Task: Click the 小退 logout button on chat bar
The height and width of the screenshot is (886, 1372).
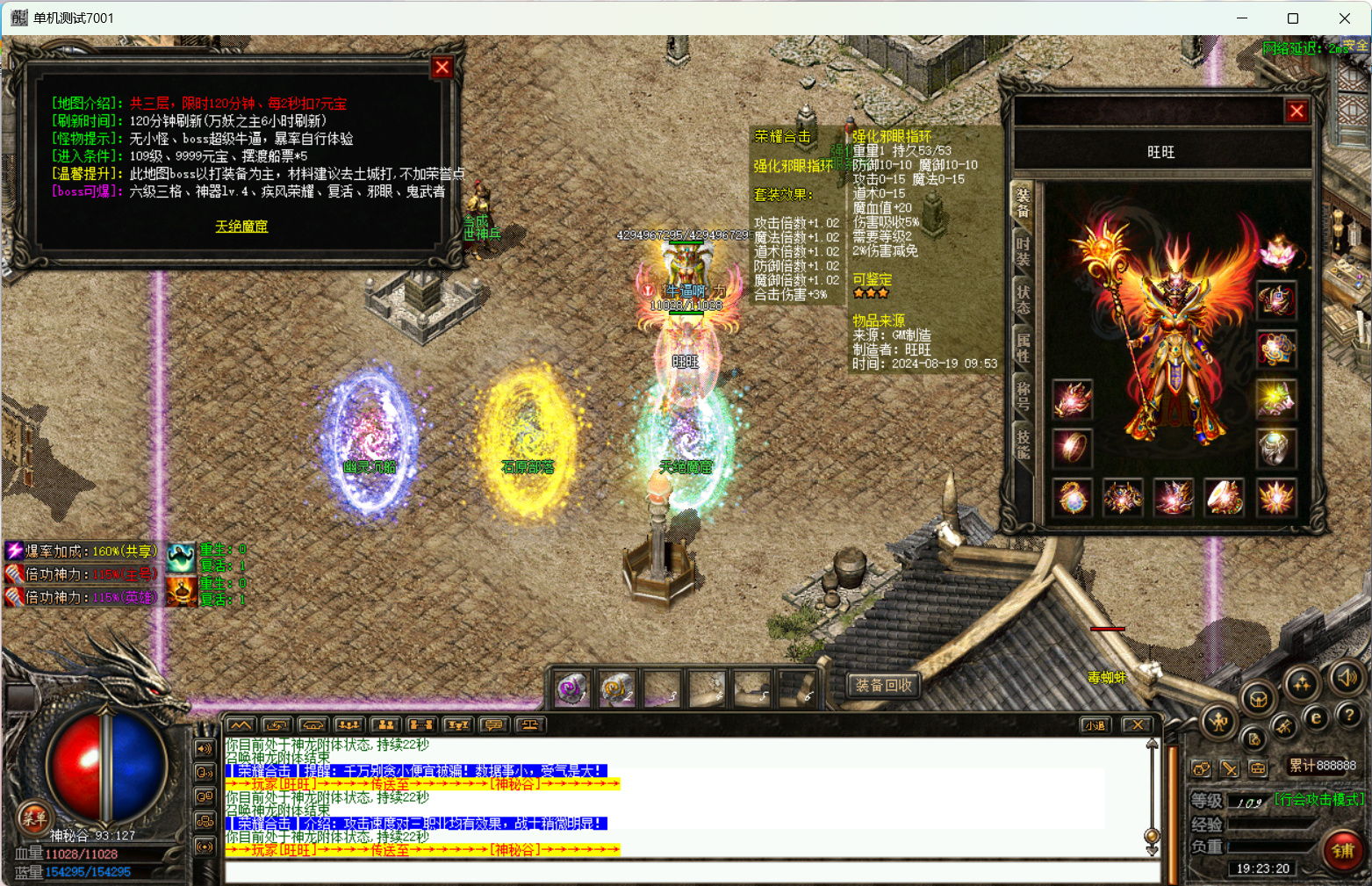Action: pyautogui.click(x=1094, y=725)
